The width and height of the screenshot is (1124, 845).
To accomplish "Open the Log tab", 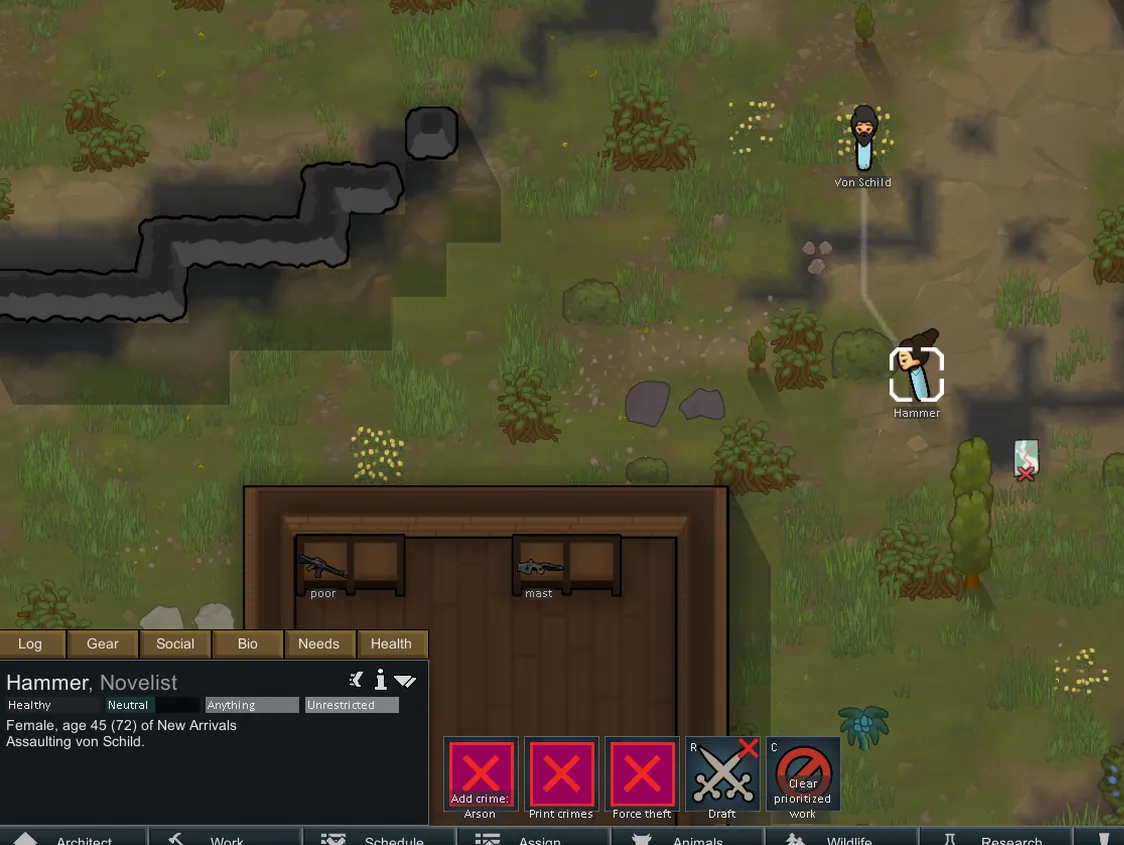I will pyautogui.click(x=30, y=644).
